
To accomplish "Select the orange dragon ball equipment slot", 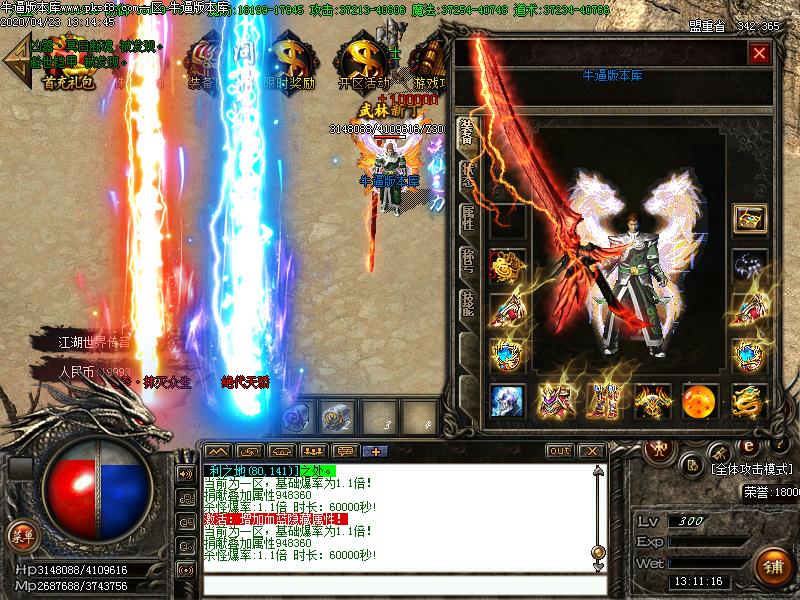I will click(699, 400).
